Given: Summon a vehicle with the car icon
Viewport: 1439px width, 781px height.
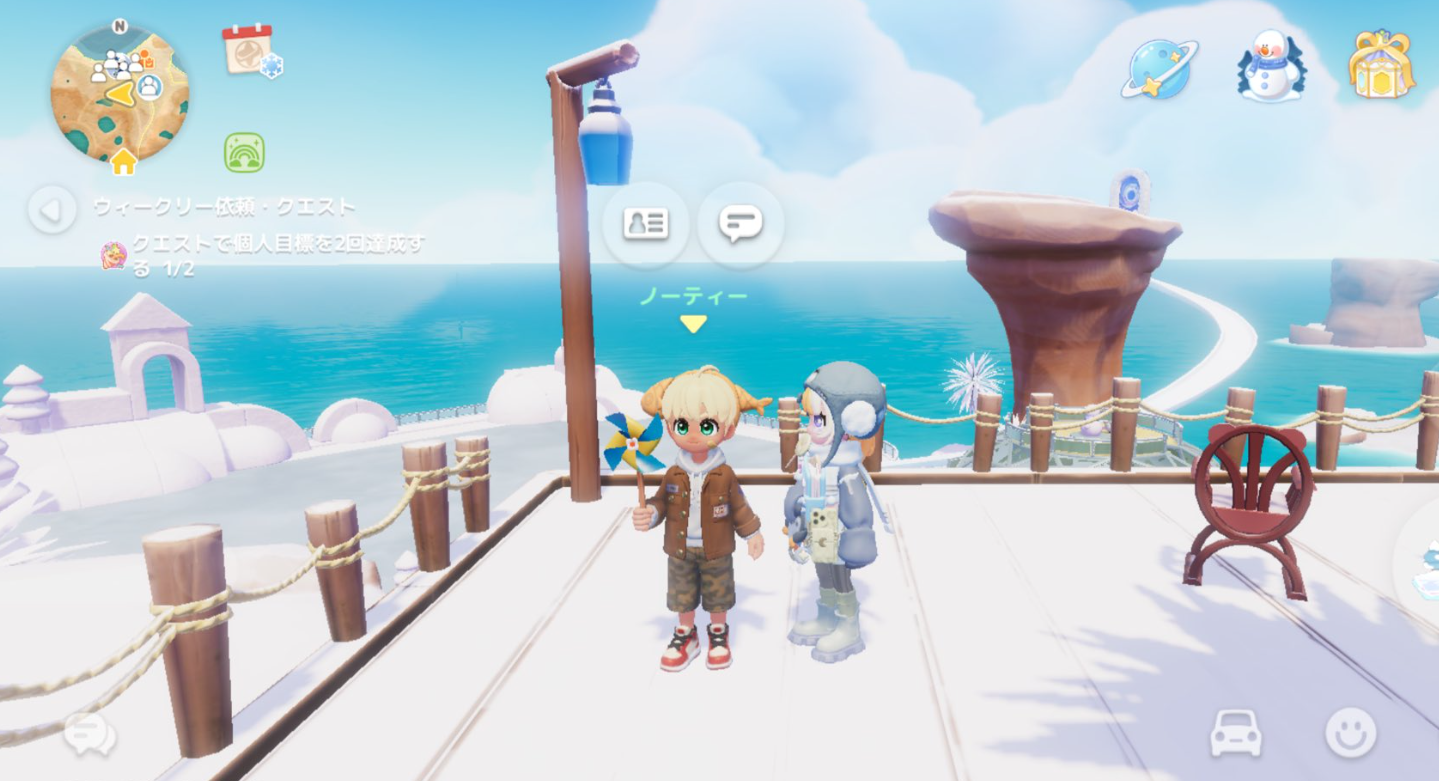Looking at the screenshot, I should point(1236,734).
